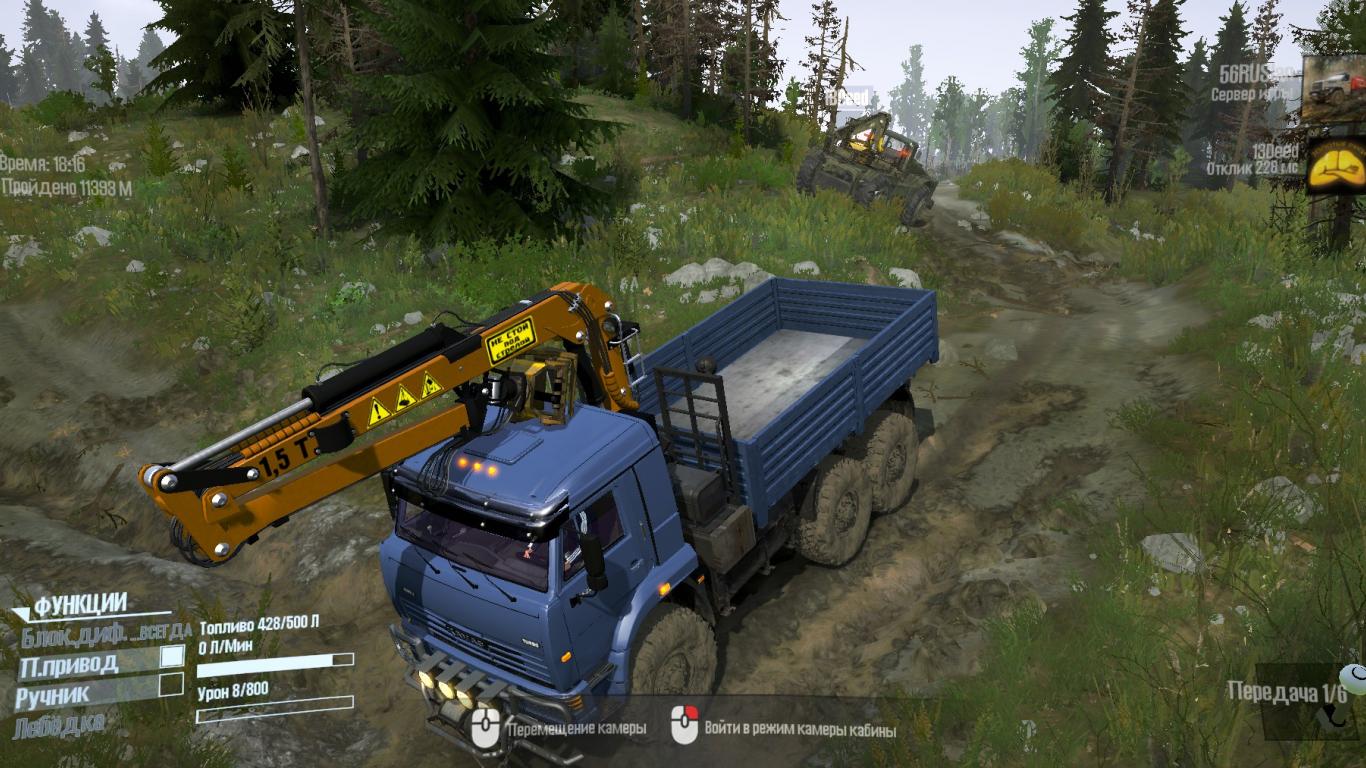Open the ФУНКЦИИ functions menu header
The width and height of the screenshot is (1366, 768).
coord(80,604)
